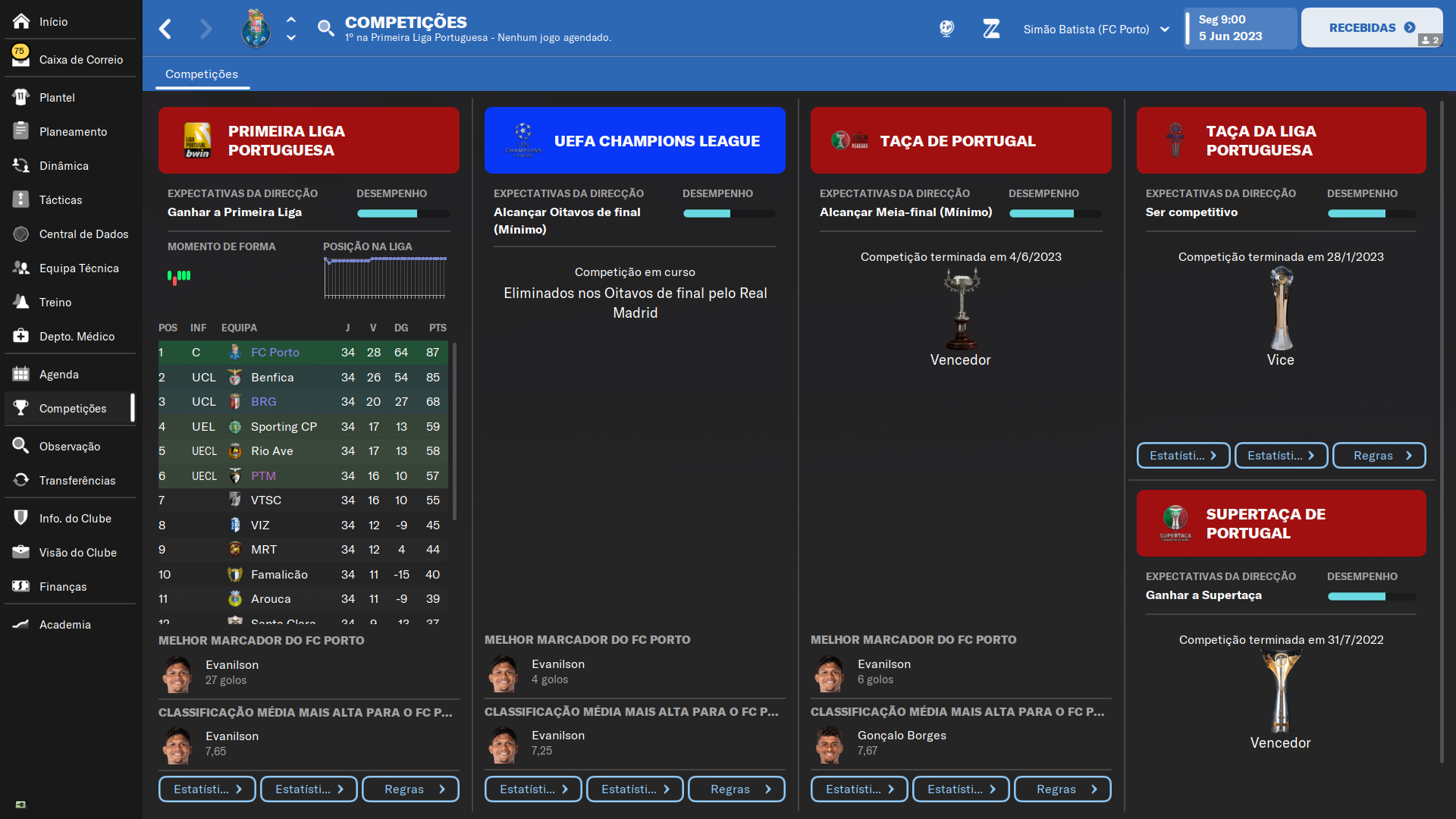Open the UEFA Champions League panel header
Viewport: 1456px width, 819px height.
[x=635, y=141]
